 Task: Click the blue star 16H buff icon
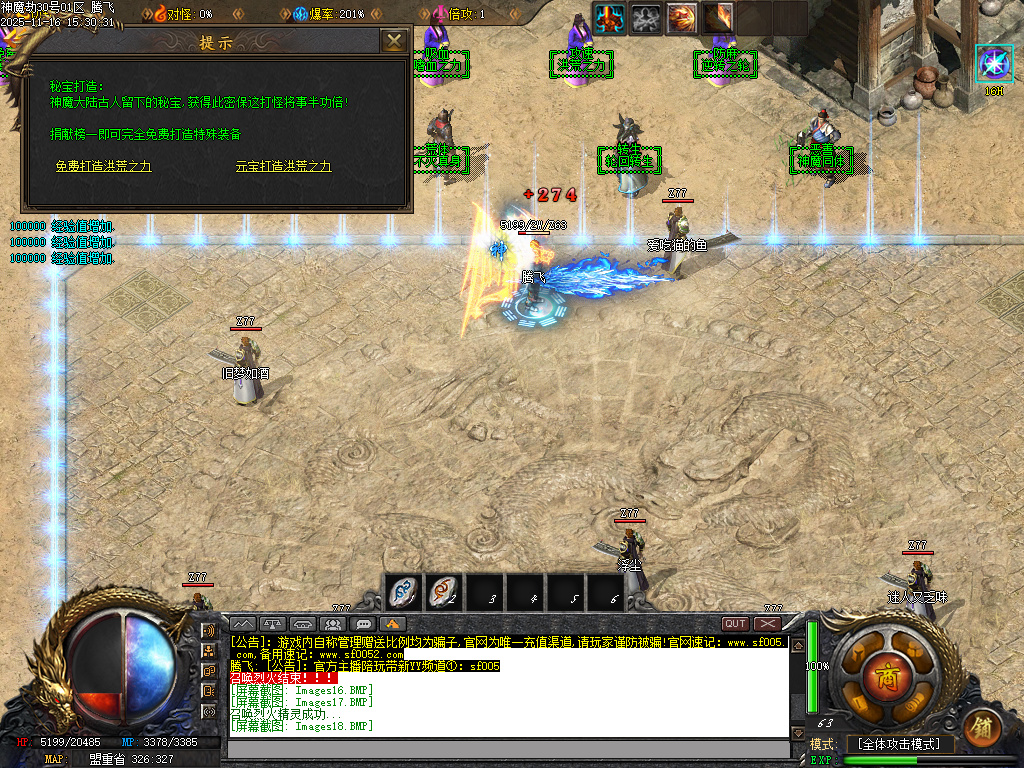(x=993, y=63)
